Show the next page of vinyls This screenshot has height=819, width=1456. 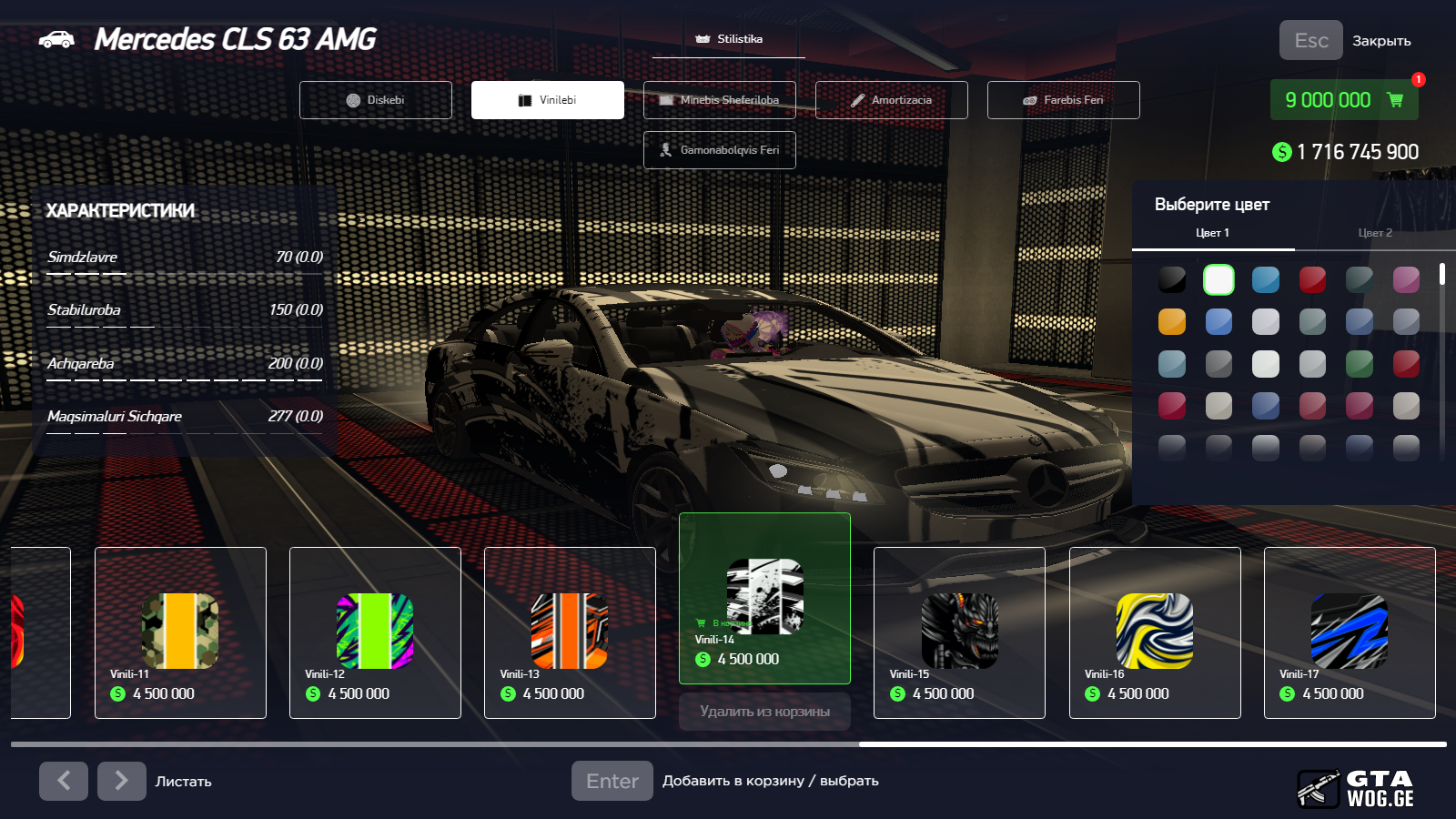(122, 781)
